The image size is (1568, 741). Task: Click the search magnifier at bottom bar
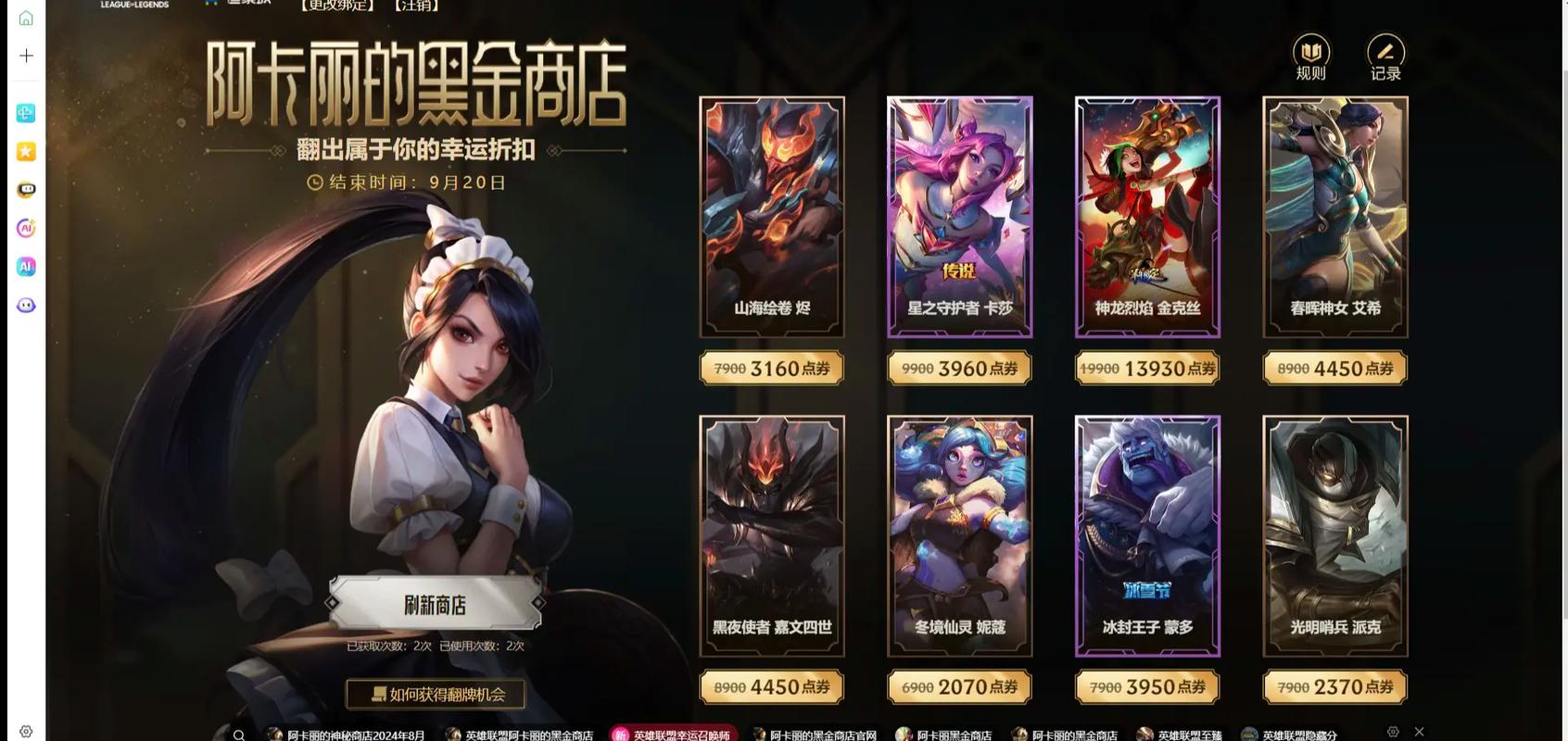tap(240, 733)
